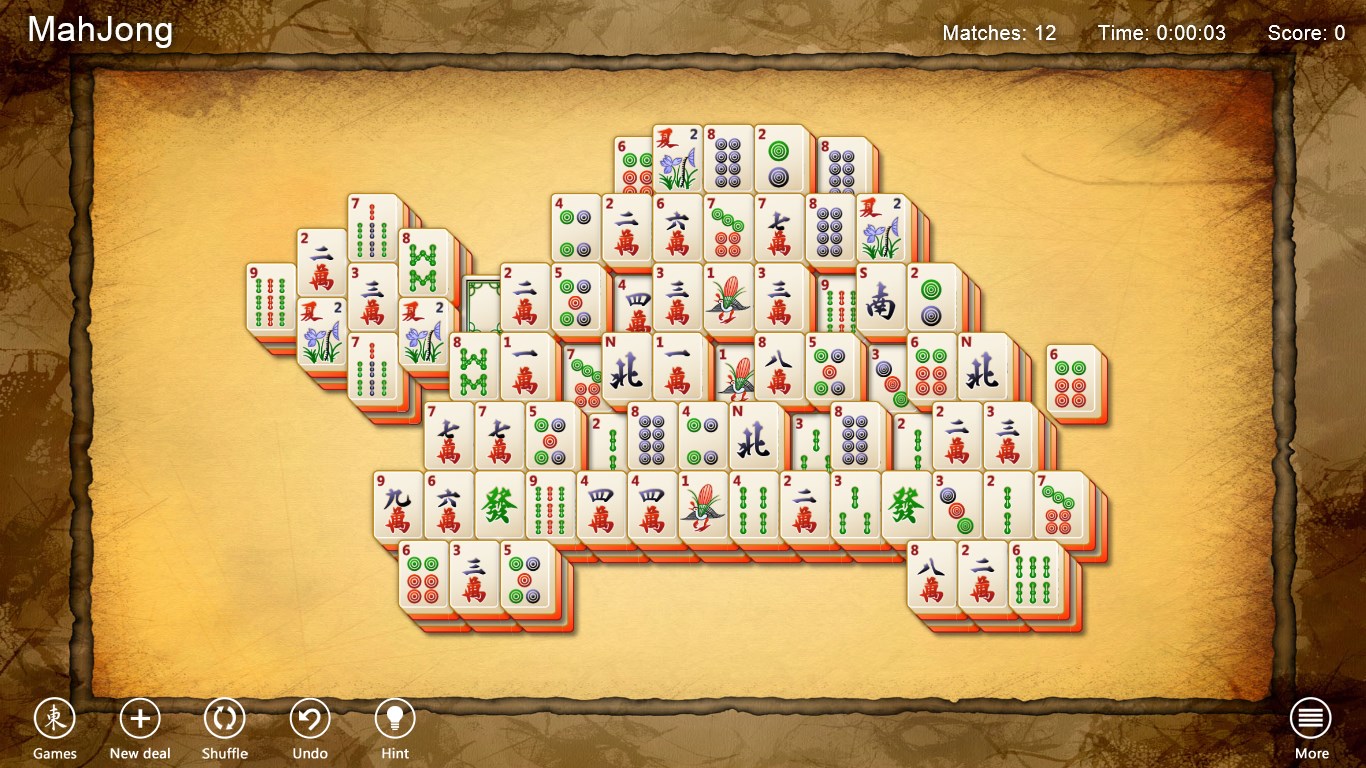Open the More options panel

point(1310,718)
